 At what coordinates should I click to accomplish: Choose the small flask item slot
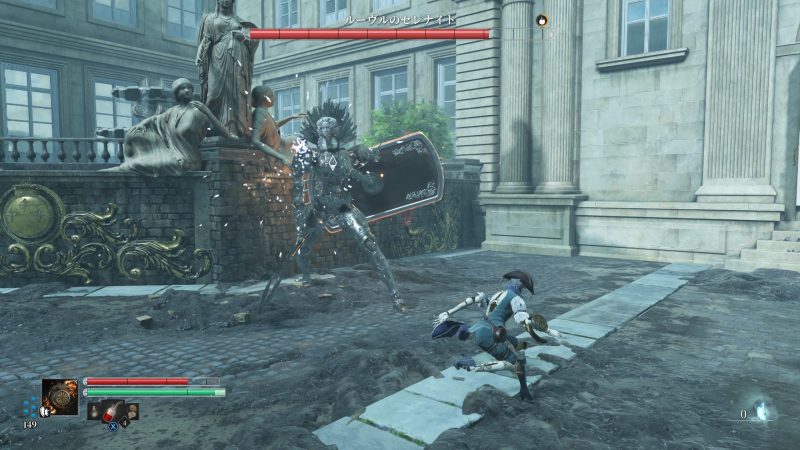click(94, 410)
